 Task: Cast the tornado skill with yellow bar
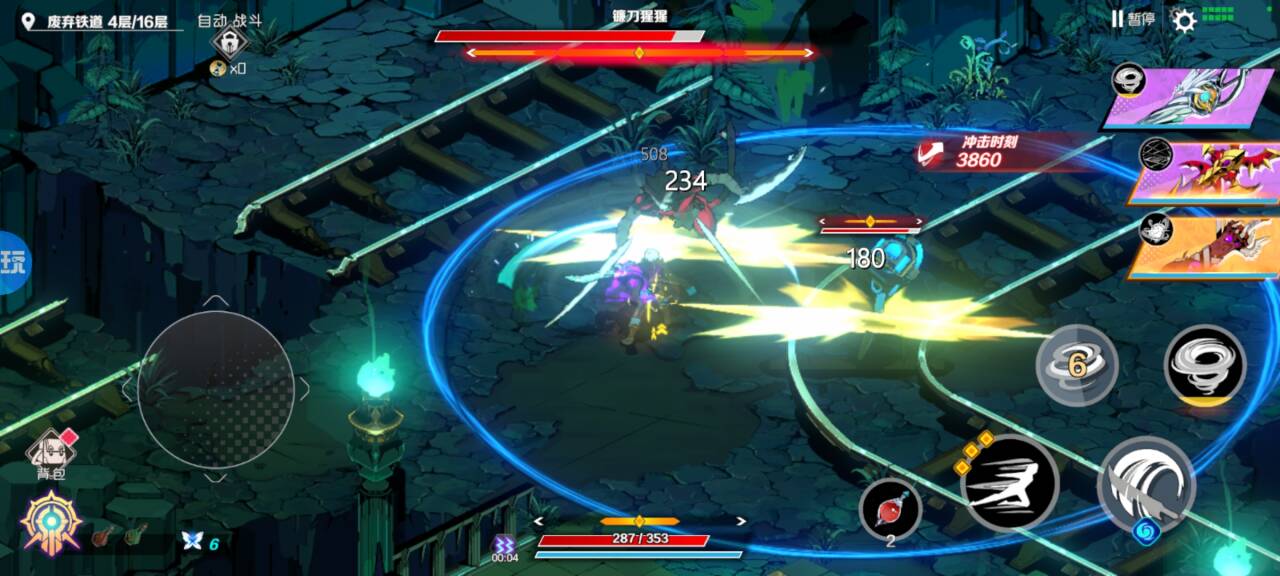1204,365
